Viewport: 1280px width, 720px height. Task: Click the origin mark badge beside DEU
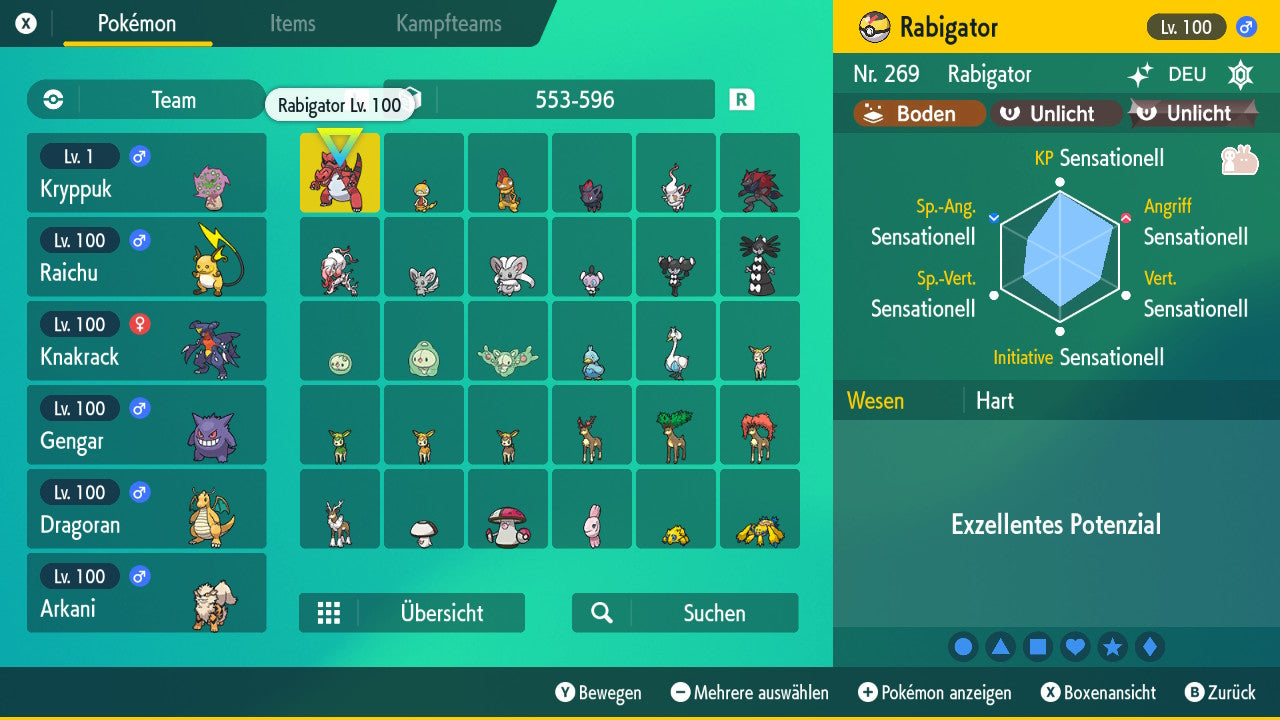pyautogui.click(x=1240, y=75)
